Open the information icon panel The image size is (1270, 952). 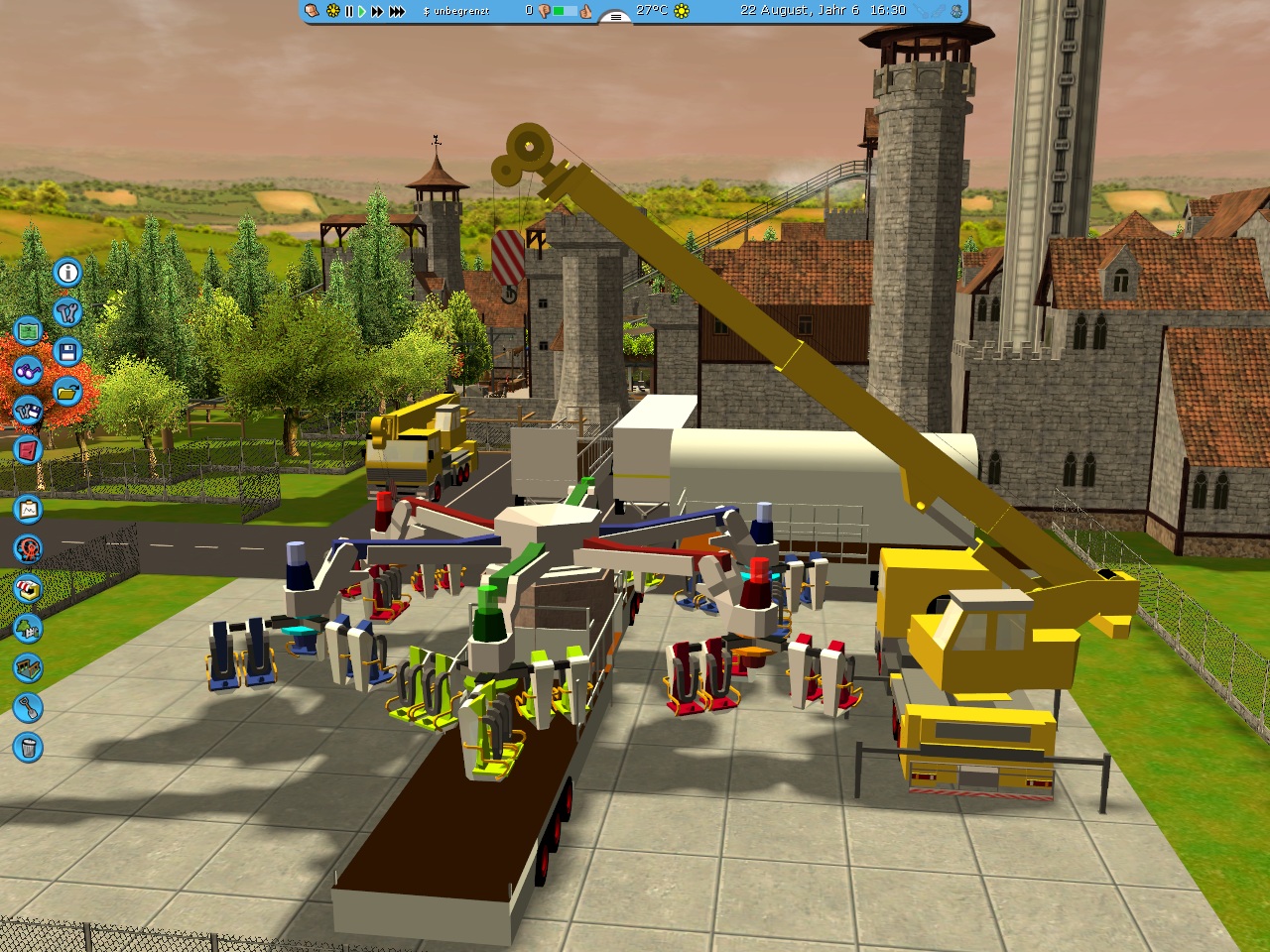click(67, 272)
